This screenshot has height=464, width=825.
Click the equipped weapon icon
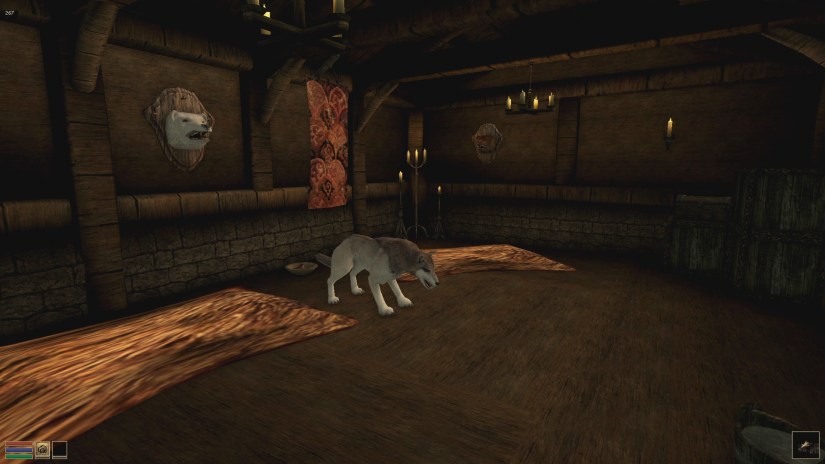click(43, 450)
